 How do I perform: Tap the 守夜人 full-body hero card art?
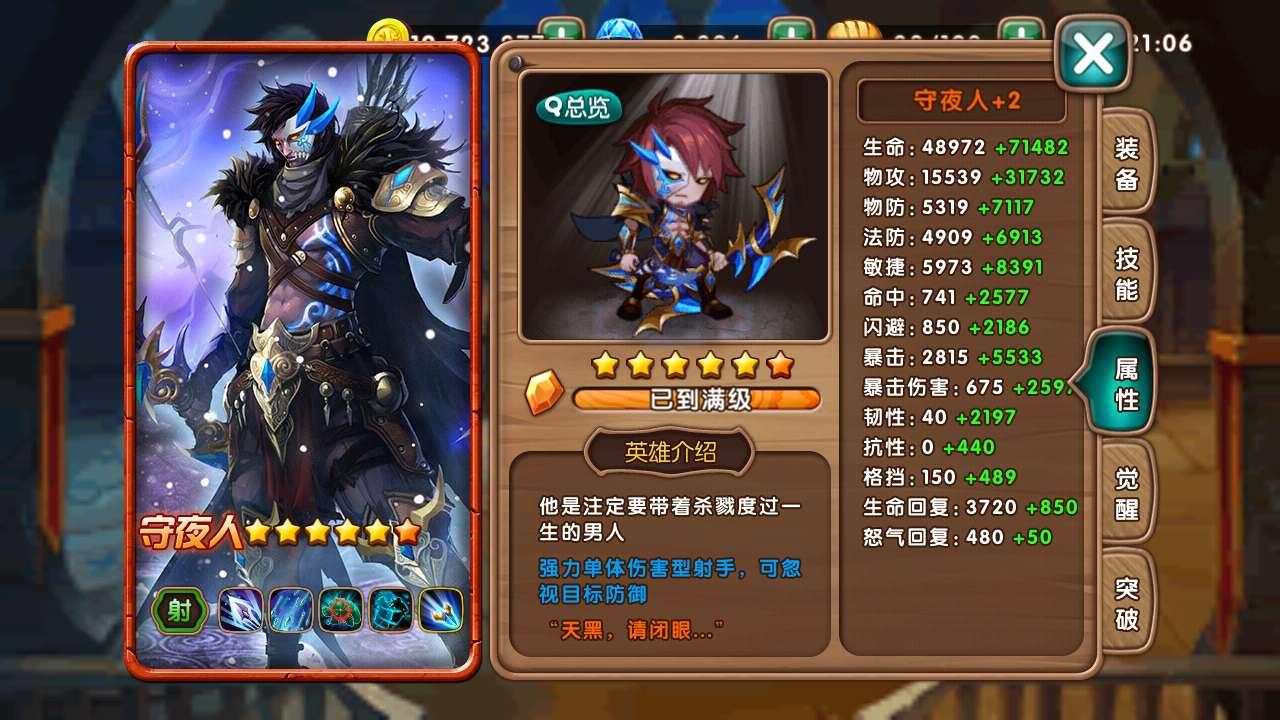pos(302,300)
